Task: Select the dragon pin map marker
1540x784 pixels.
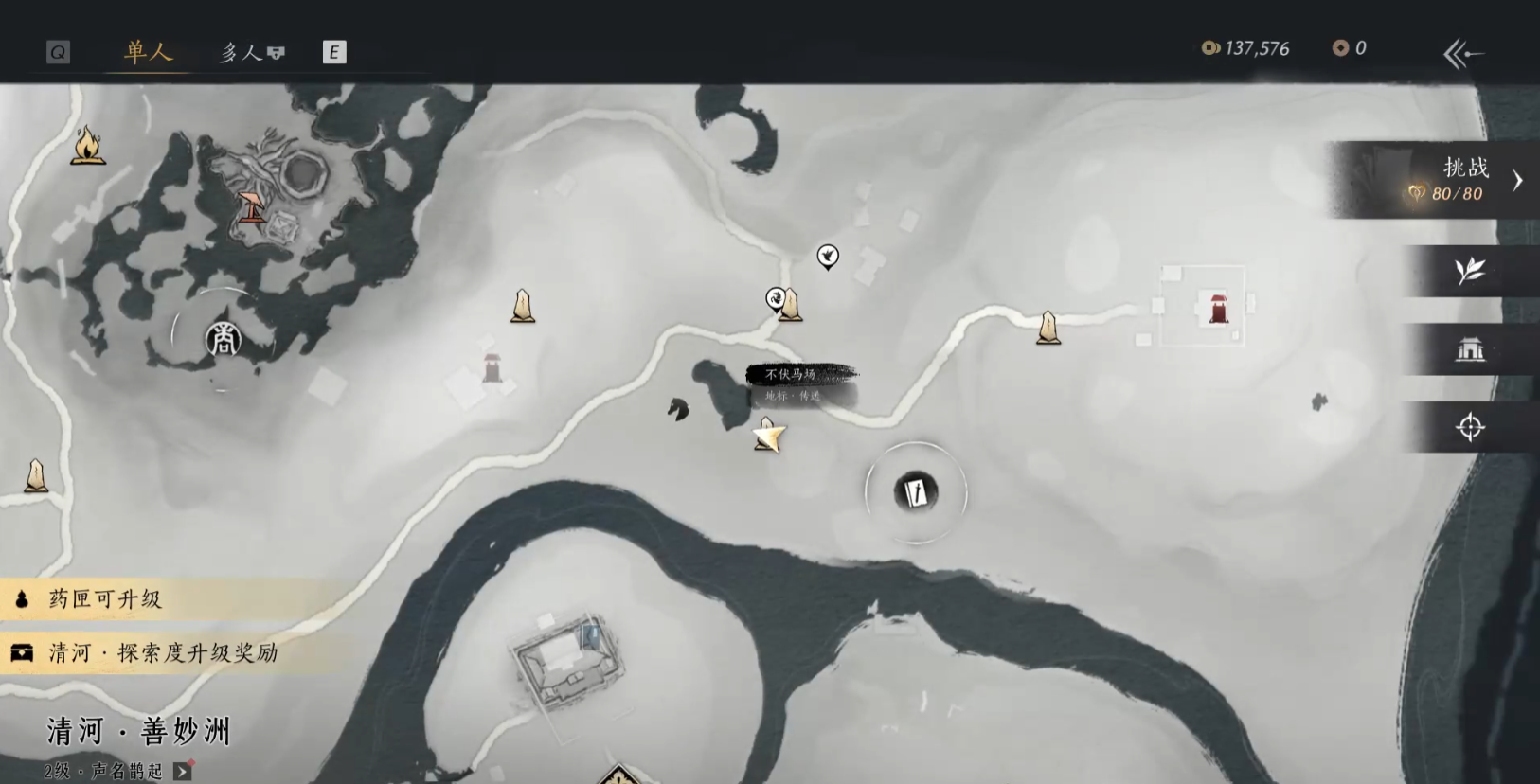Action: click(776, 299)
